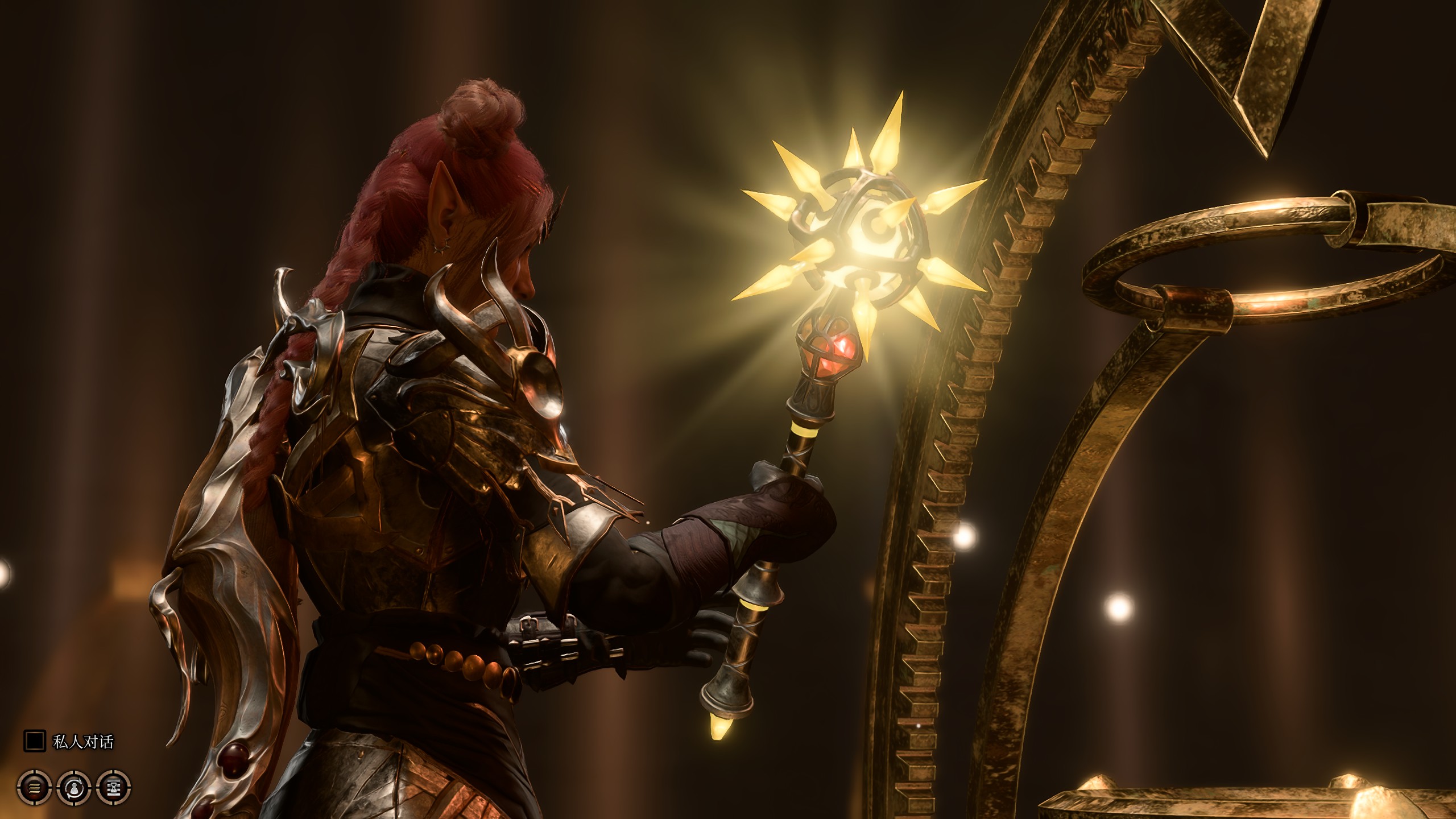This screenshot has width=1456, height=819.
Task: Toggle the 私人对话 private dialogue checkbox
Action: (34, 741)
